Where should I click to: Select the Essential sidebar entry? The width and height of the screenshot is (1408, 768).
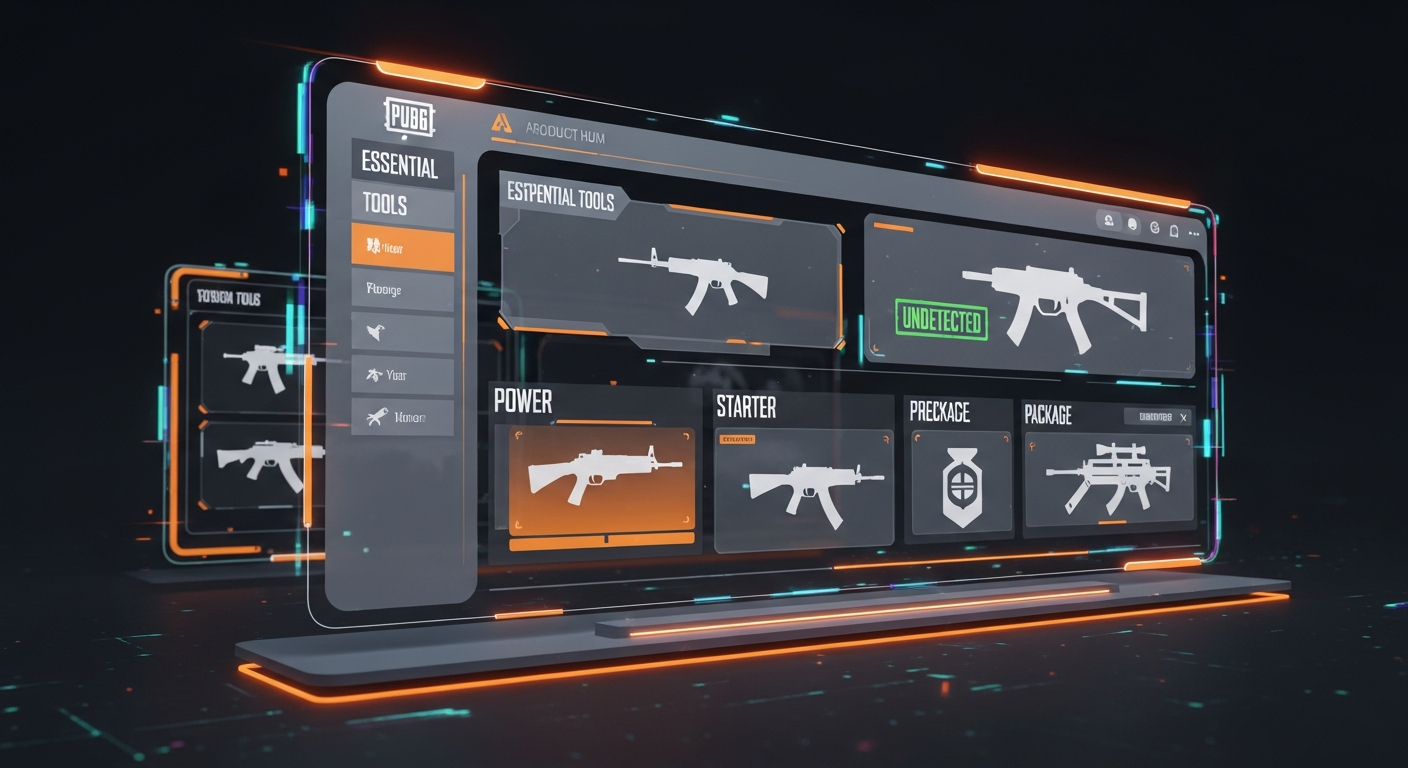click(x=400, y=165)
